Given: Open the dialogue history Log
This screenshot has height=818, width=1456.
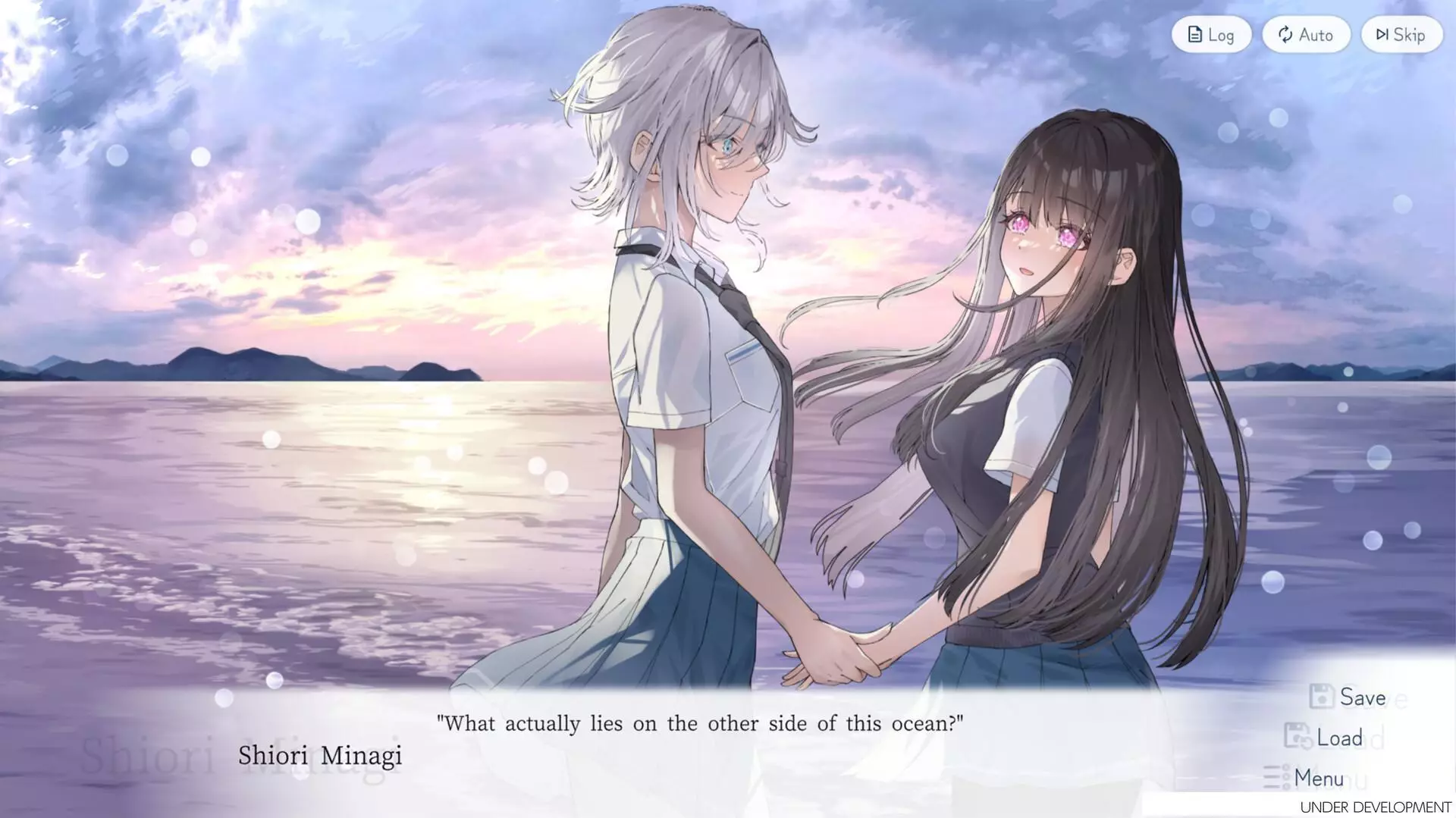Looking at the screenshot, I should (1210, 34).
